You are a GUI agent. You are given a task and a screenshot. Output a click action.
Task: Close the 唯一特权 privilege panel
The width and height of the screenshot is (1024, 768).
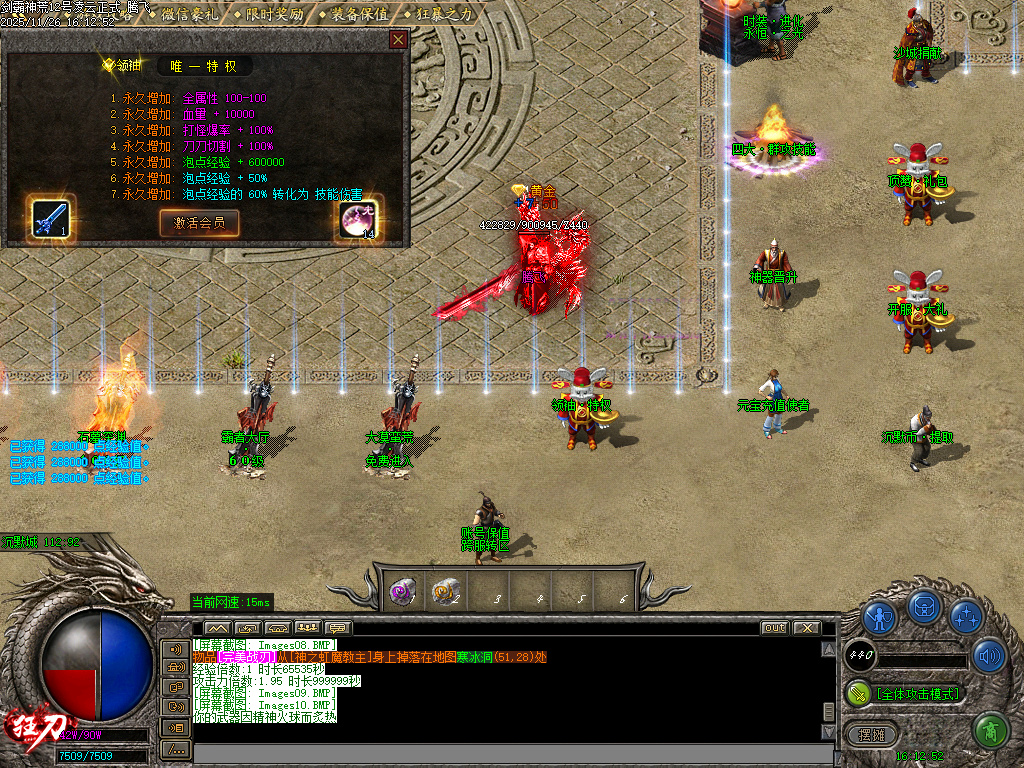point(398,40)
